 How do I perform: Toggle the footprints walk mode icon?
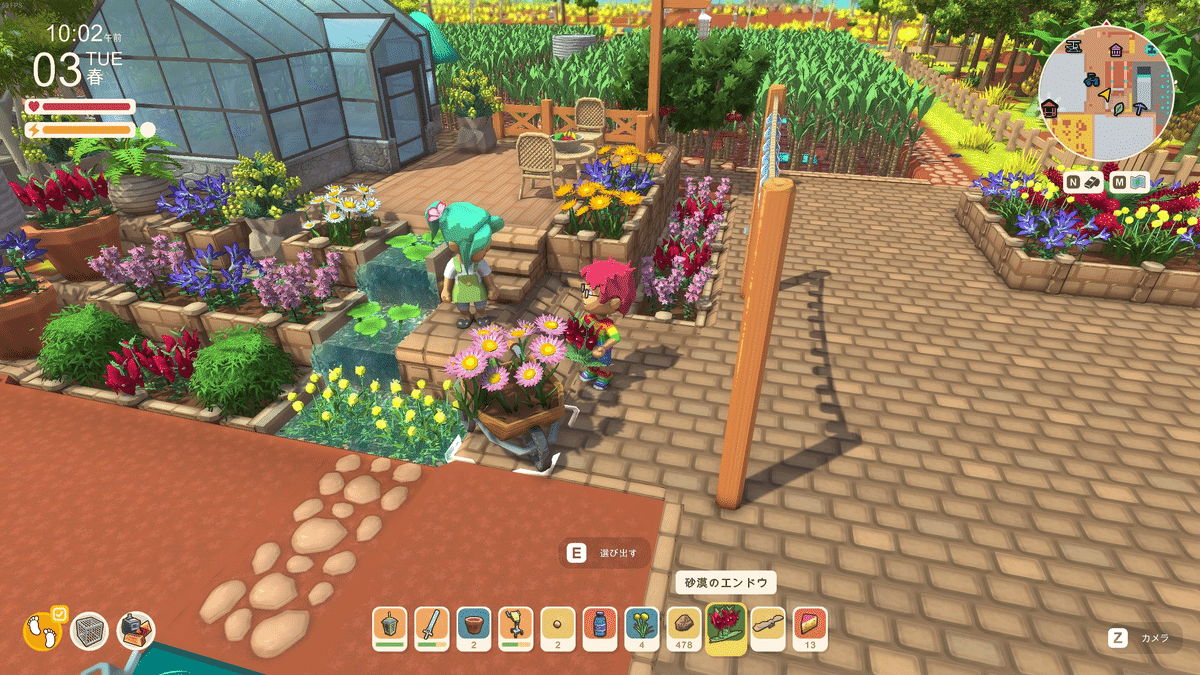42,631
